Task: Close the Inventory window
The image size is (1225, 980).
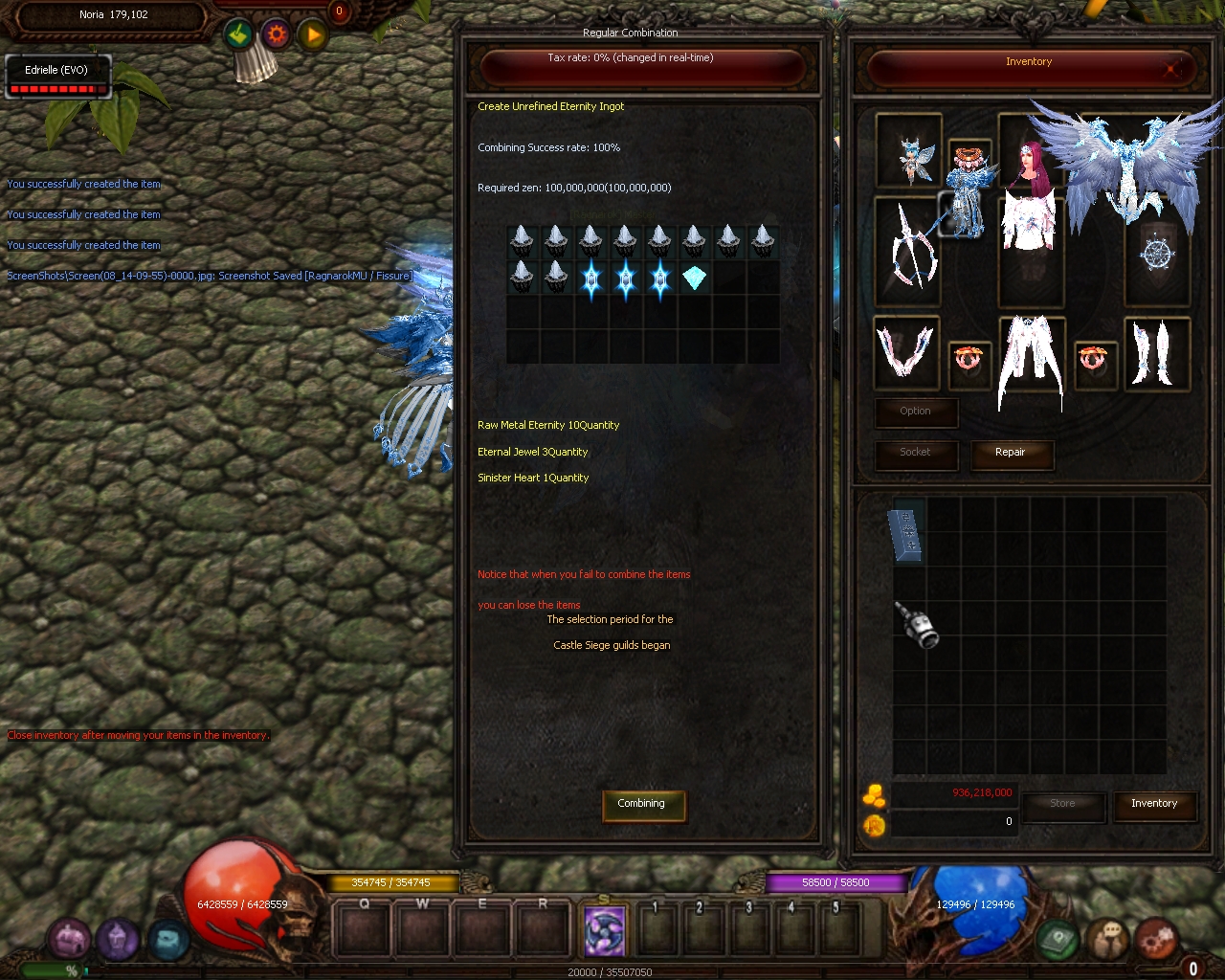Action: [x=1171, y=69]
